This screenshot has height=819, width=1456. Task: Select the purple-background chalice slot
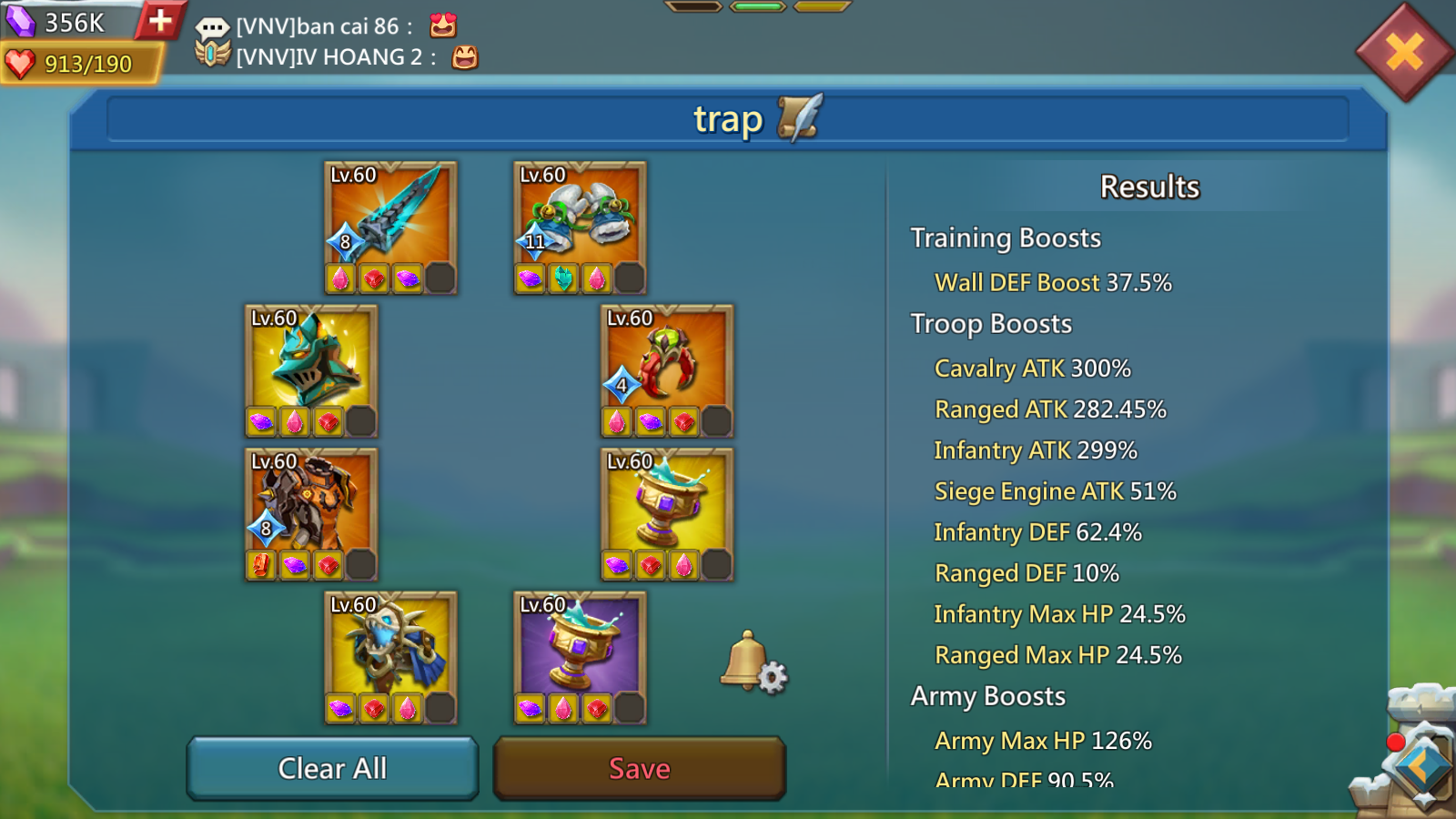click(x=580, y=646)
